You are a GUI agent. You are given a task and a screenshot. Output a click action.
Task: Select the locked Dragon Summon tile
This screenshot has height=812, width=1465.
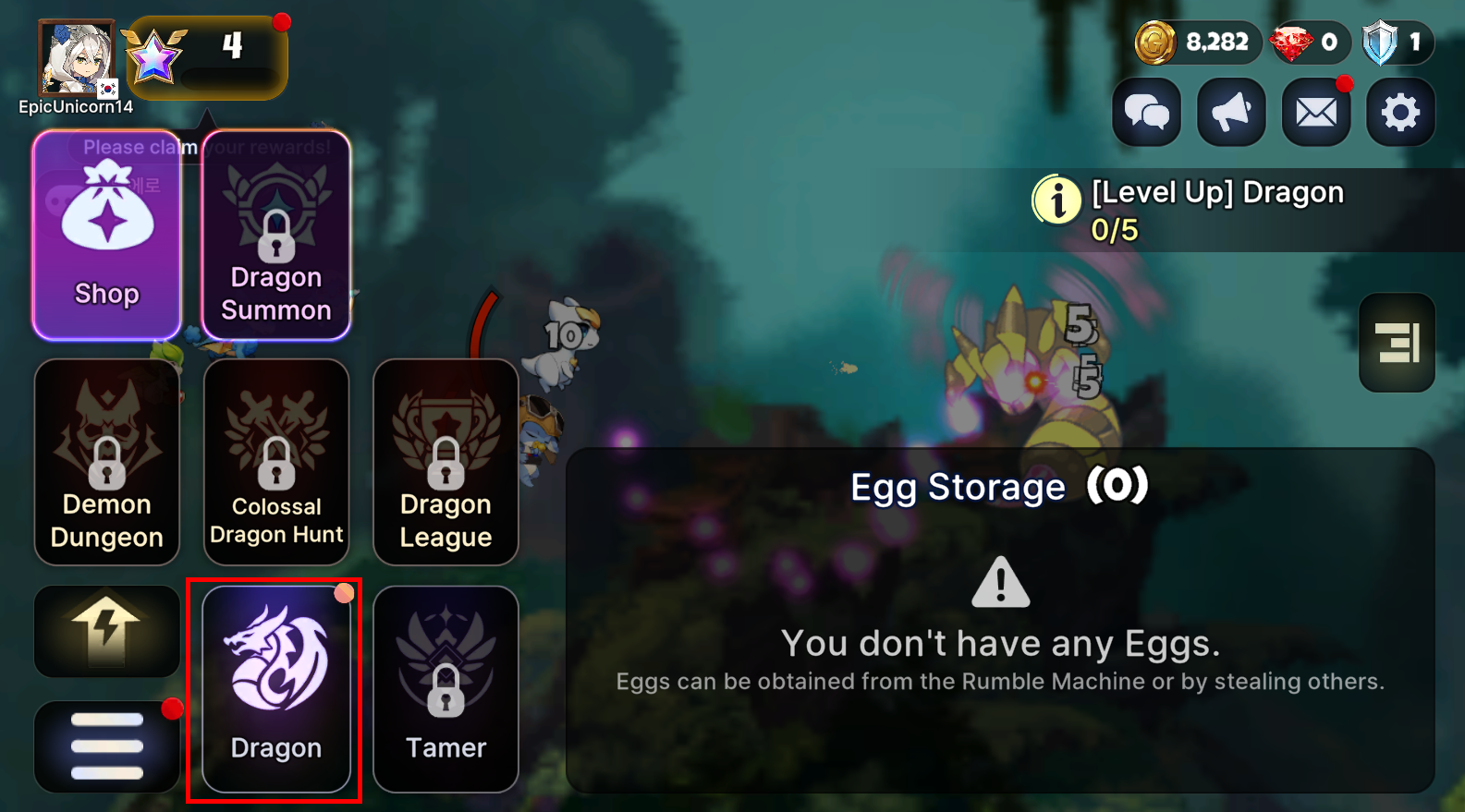click(276, 236)
